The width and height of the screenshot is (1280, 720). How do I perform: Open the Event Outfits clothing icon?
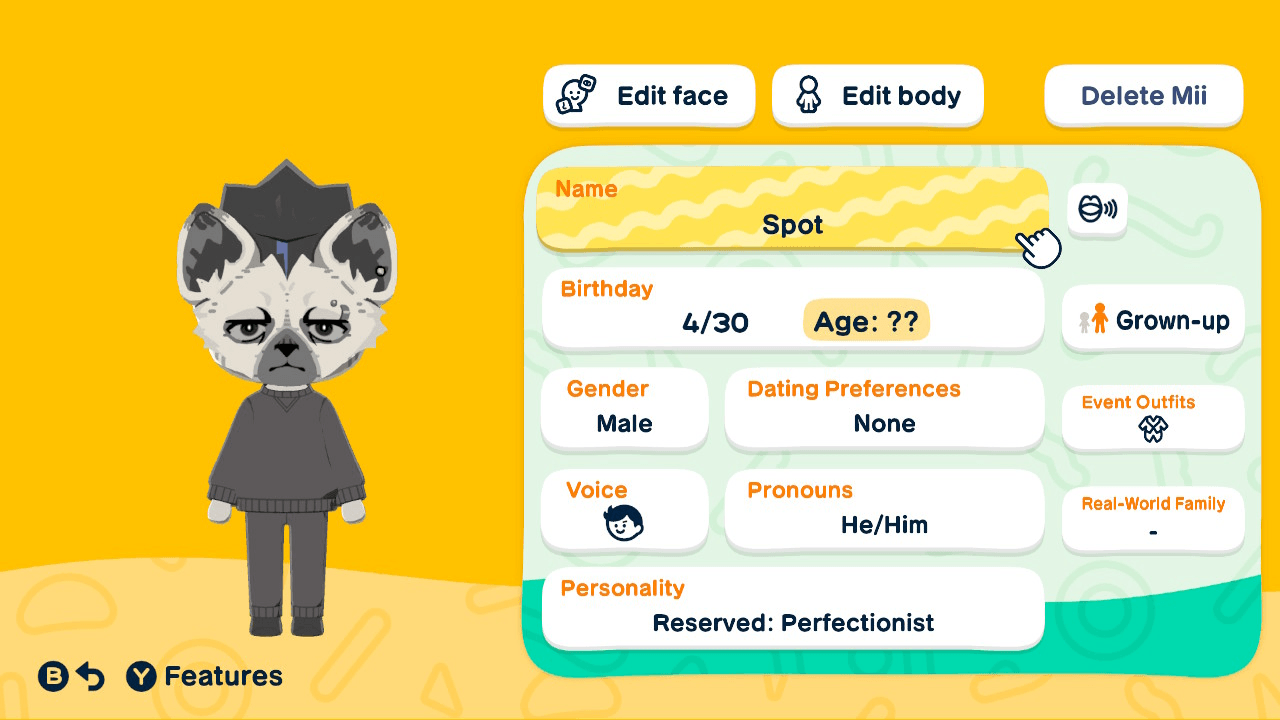click(x=1152, y=430)
